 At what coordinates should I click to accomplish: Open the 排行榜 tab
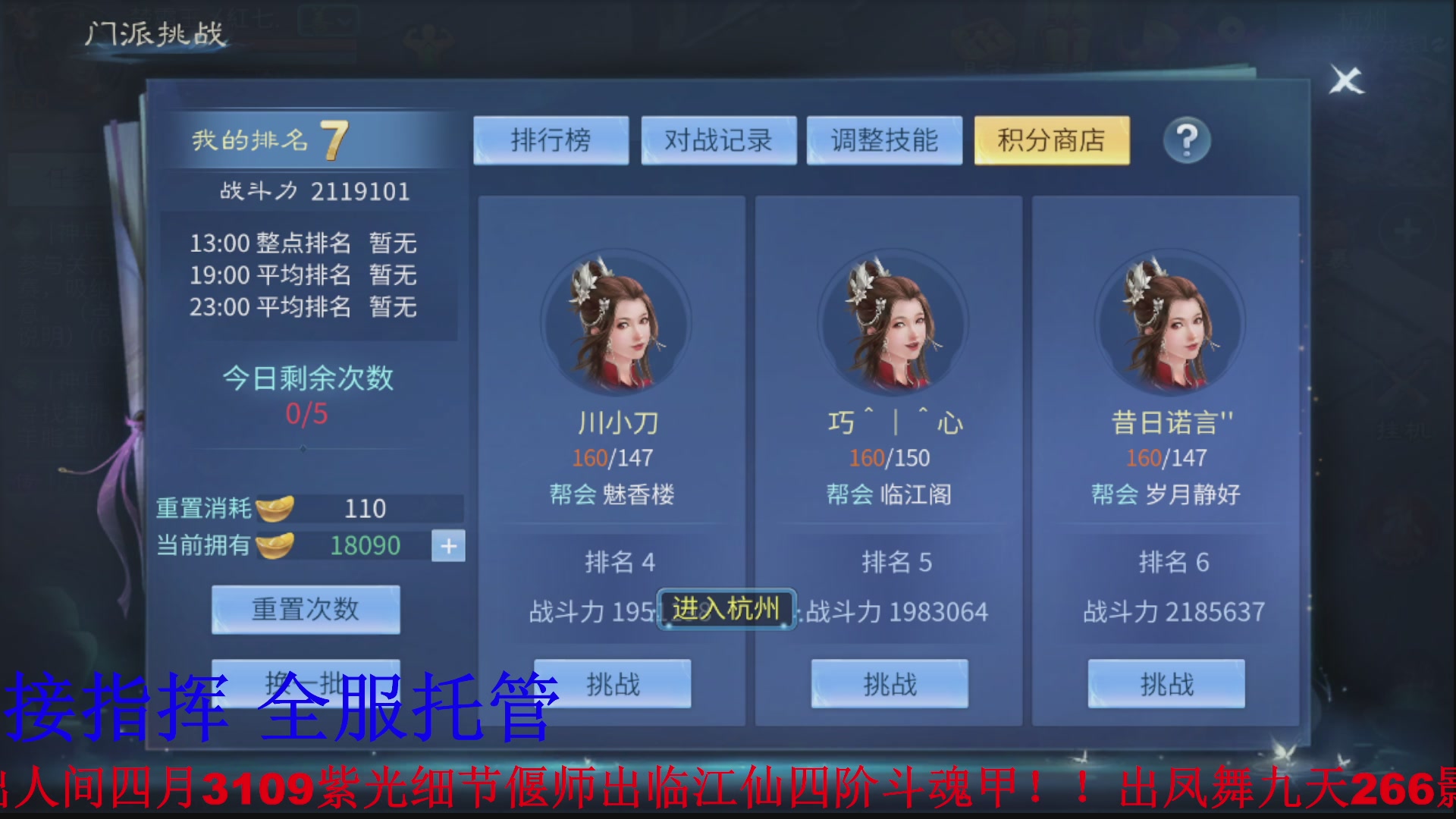pos(551,140)
